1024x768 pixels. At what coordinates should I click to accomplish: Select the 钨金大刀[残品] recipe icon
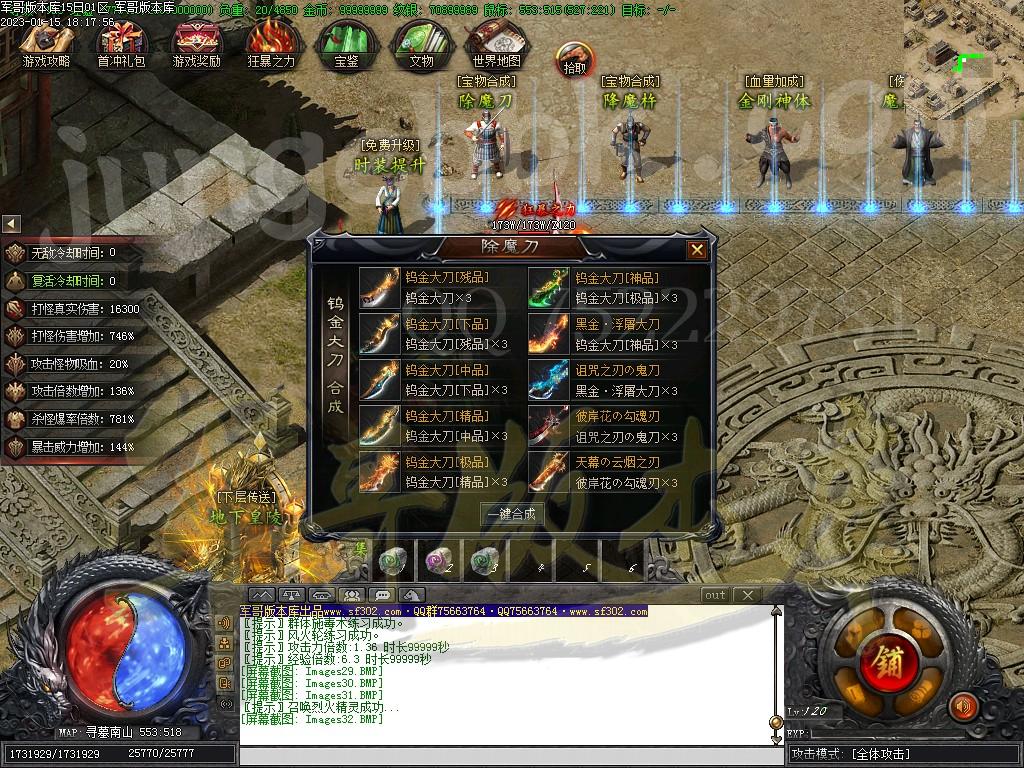(x=379, y=287)
